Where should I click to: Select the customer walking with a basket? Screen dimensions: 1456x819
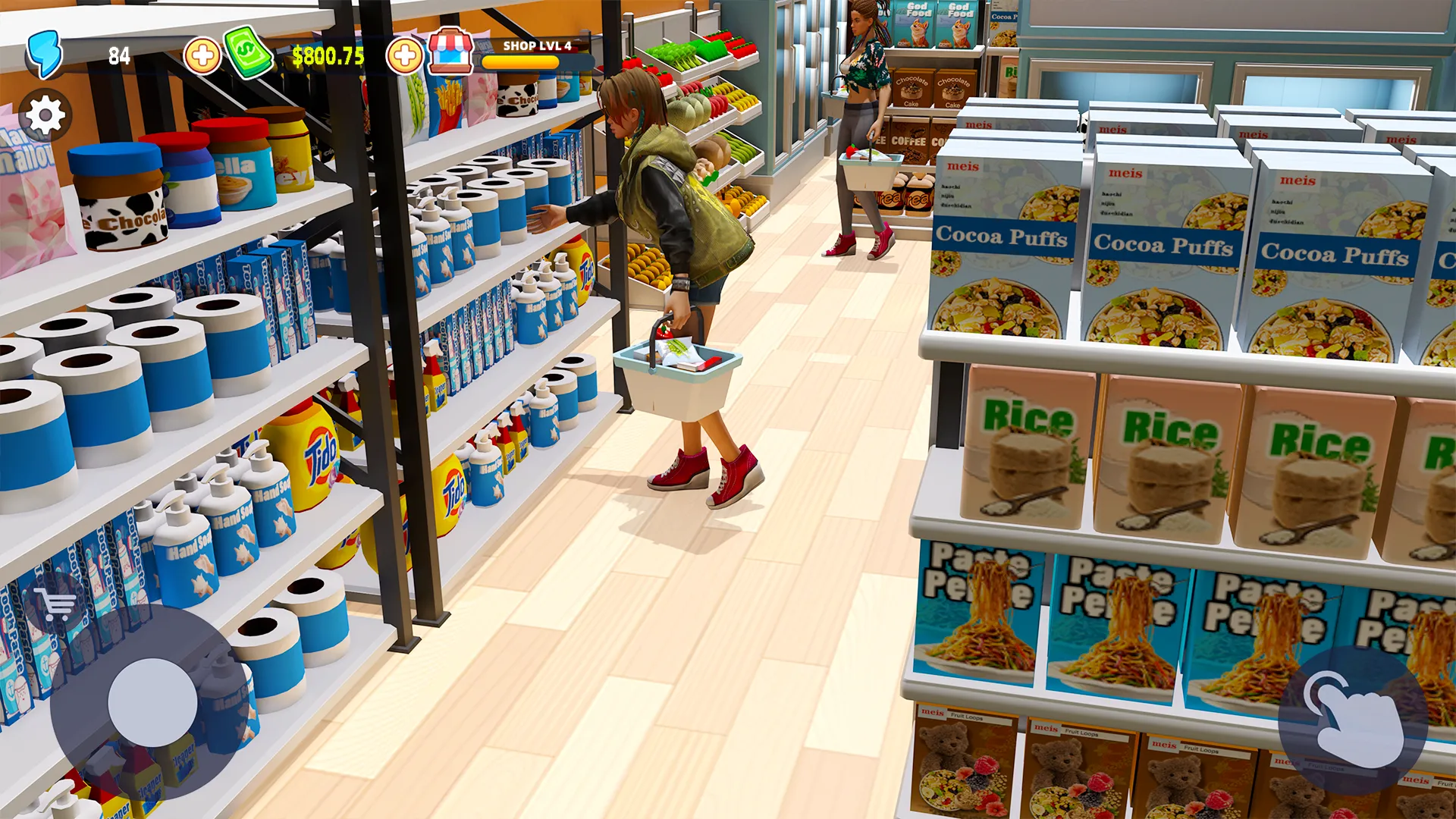tap(861, 136)
